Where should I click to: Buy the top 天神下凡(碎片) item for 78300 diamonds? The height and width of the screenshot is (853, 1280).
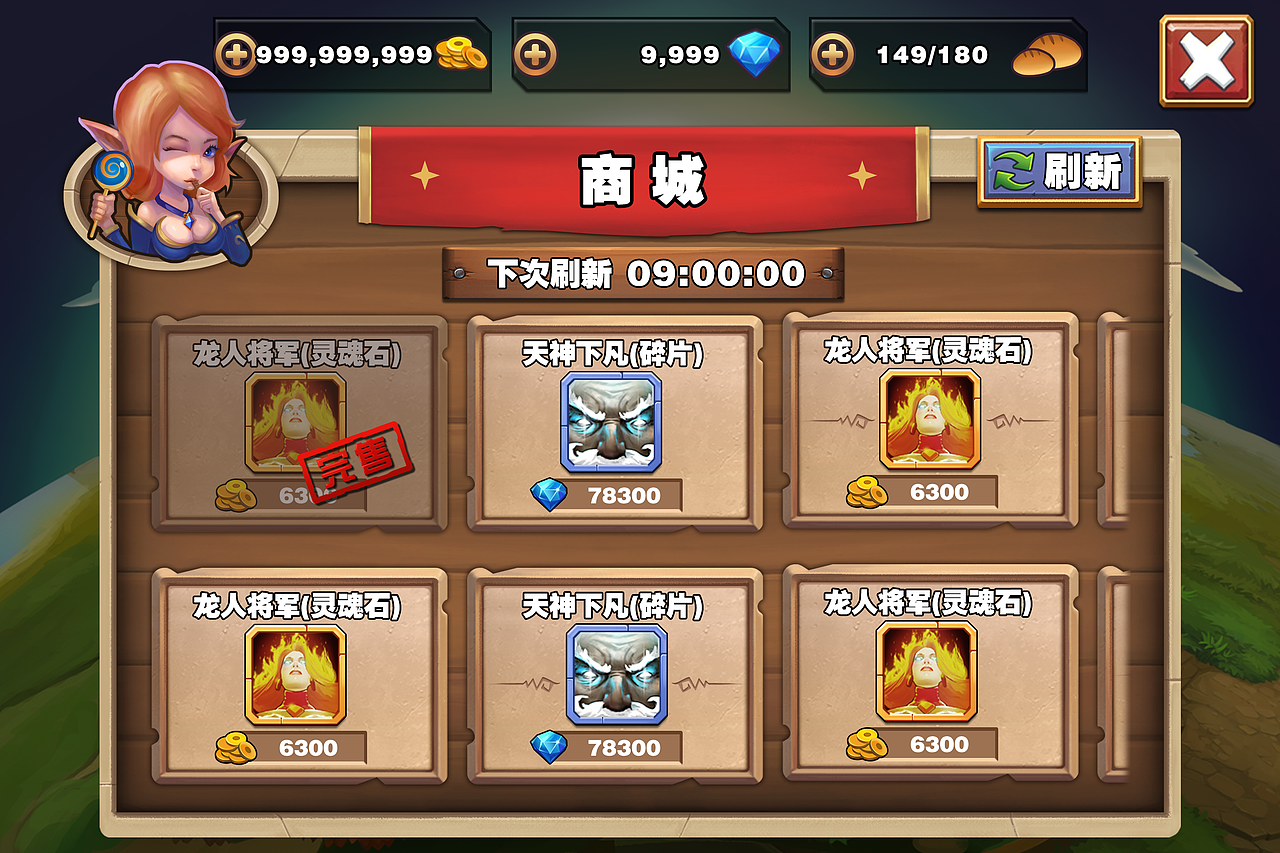[x=613, y=420]
